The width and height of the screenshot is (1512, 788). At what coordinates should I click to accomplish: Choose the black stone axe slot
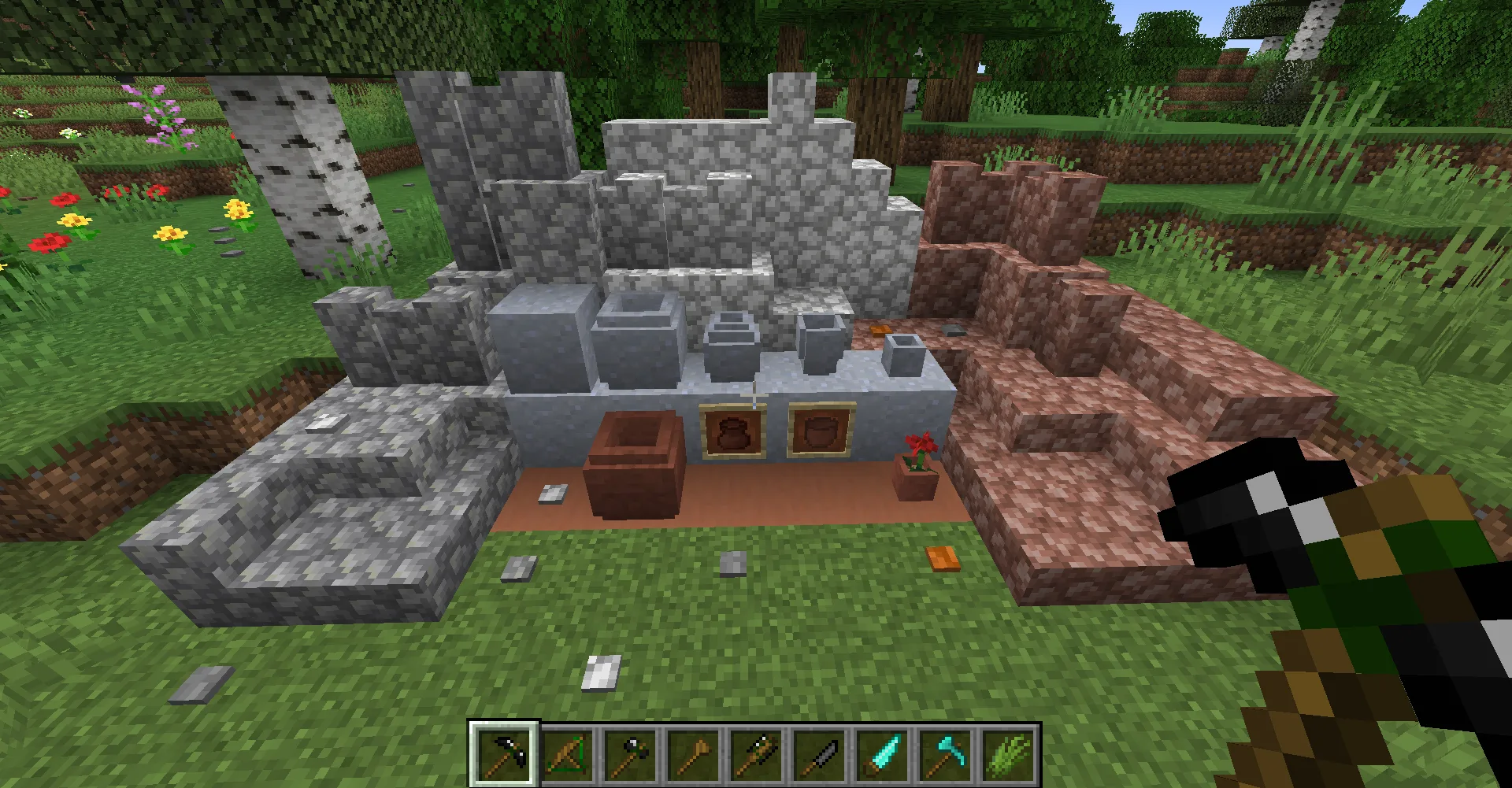pyautogui.click(x=632, y=754)
